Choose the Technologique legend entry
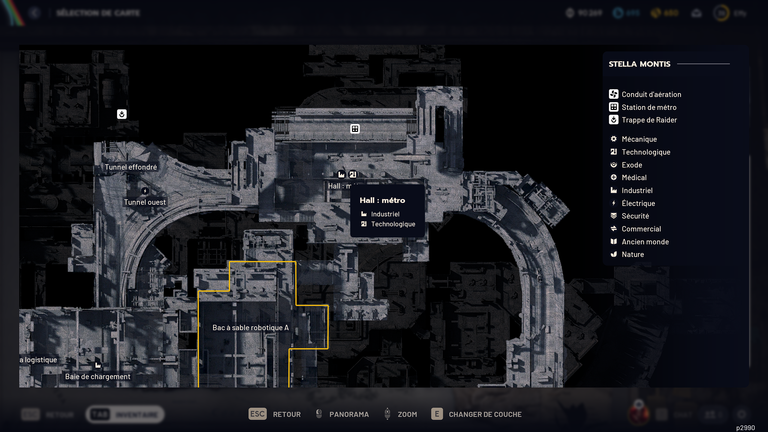 645,152
